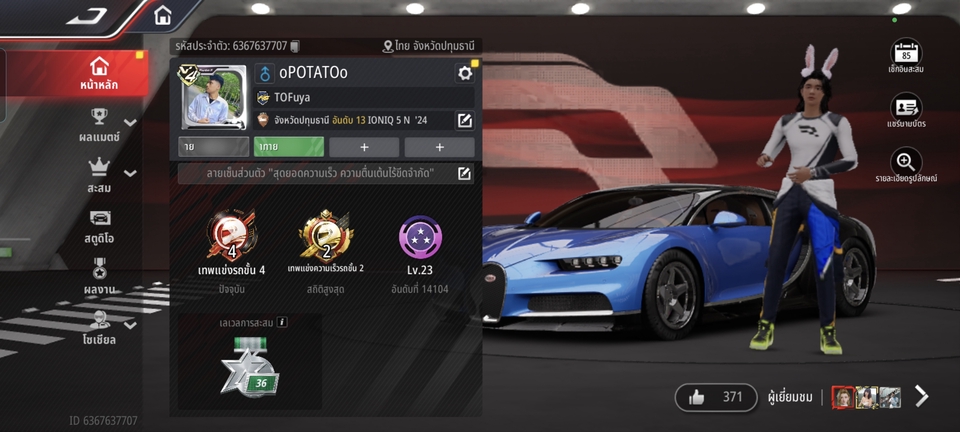
Task: Open profile settings gear icon
Action: 464,73
